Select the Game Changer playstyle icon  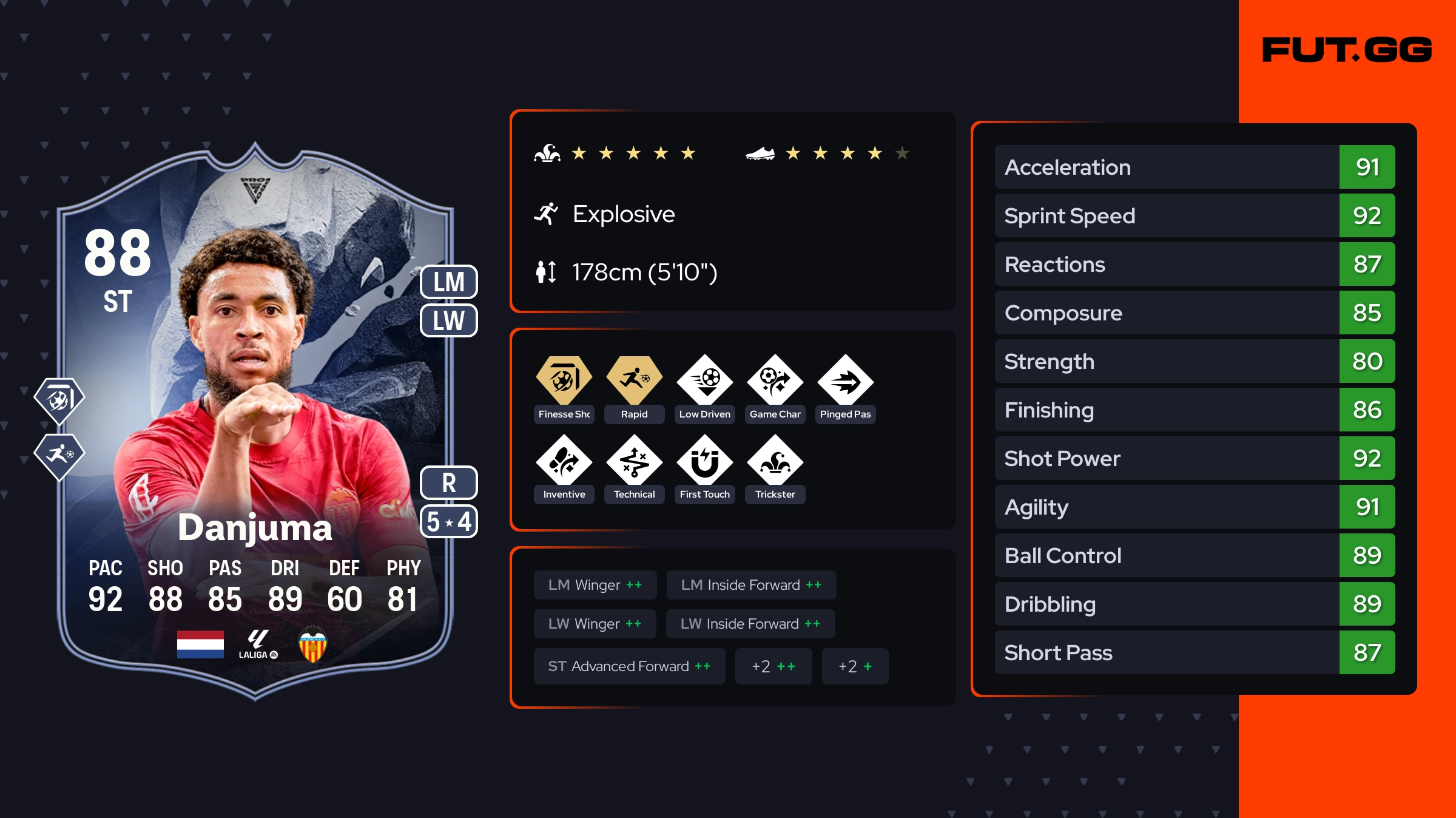(775, 381)
